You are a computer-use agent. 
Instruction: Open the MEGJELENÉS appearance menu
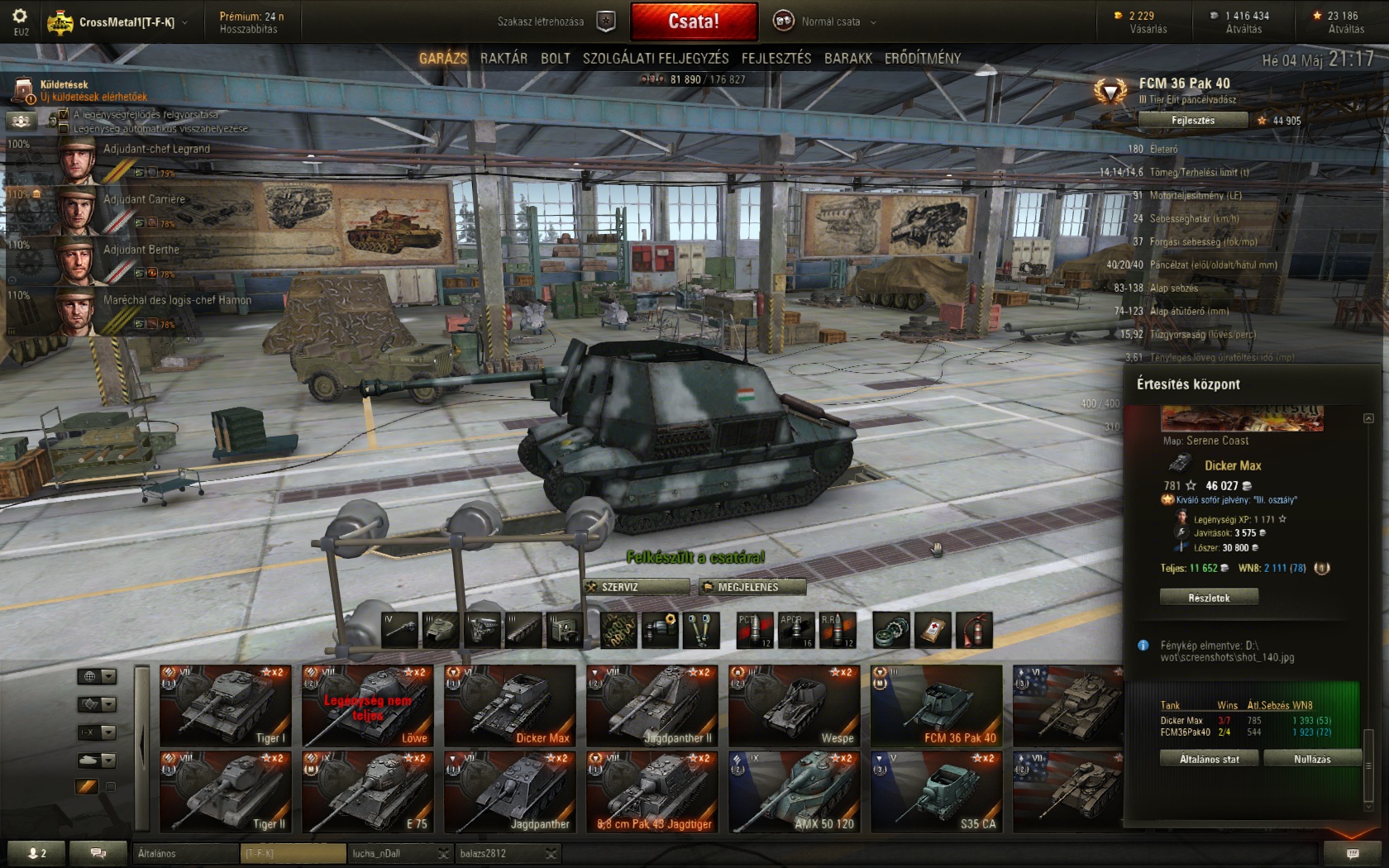tap(752, 587)
